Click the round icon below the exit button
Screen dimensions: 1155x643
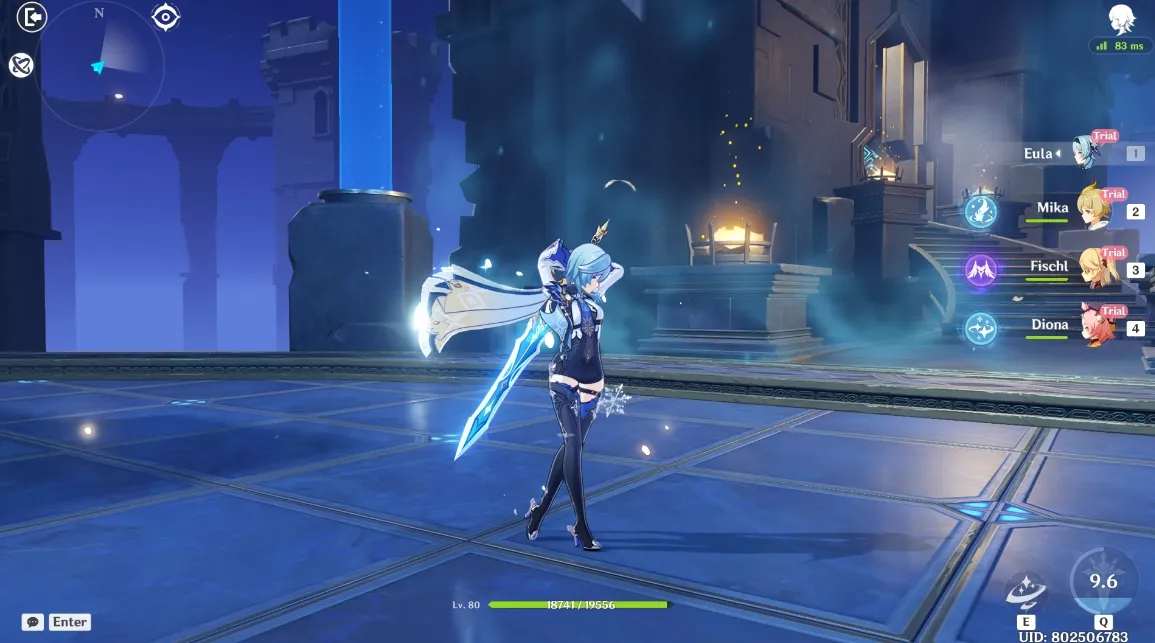tap(22, 65)
